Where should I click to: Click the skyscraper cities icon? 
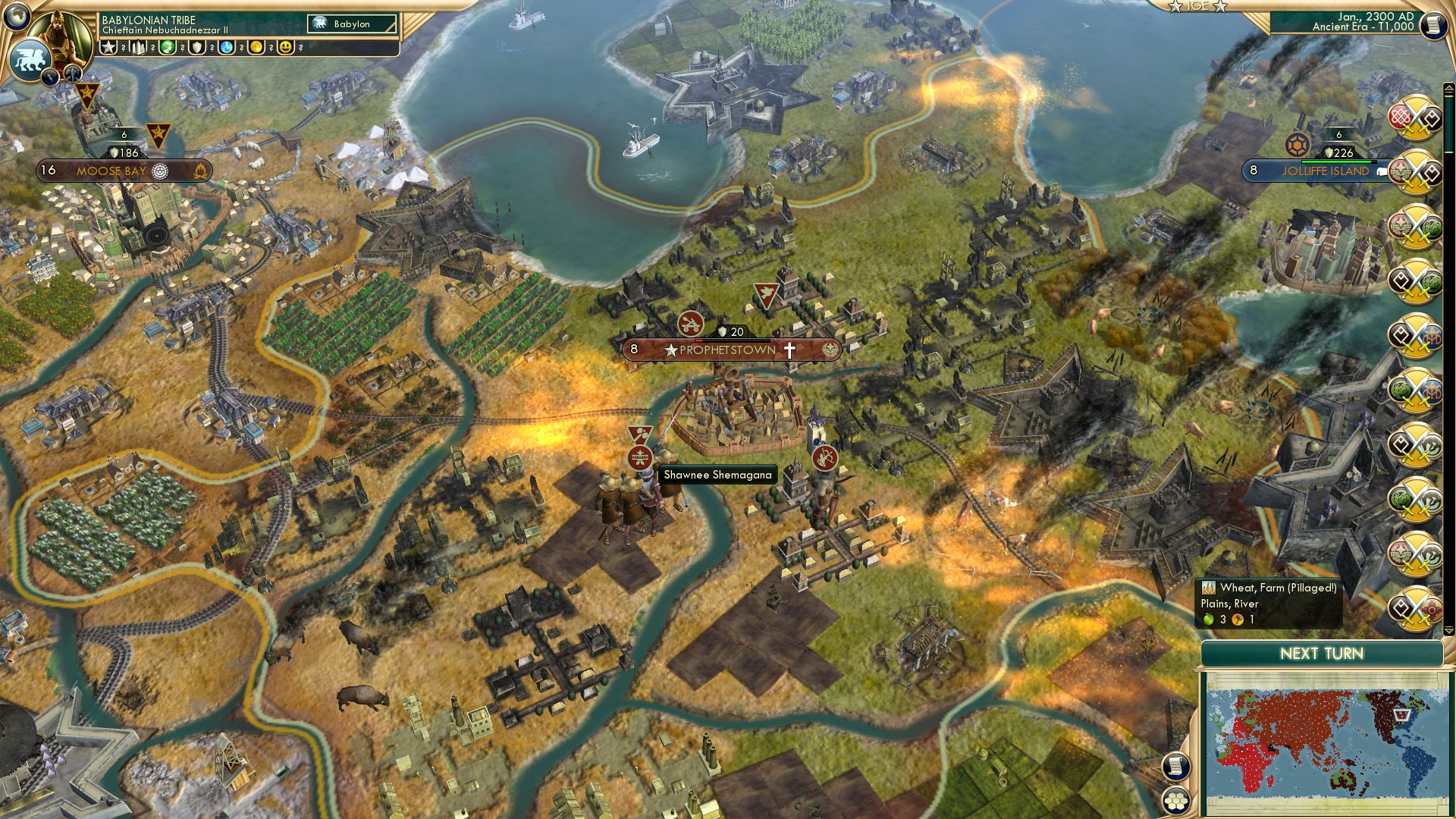pos(138,47)
